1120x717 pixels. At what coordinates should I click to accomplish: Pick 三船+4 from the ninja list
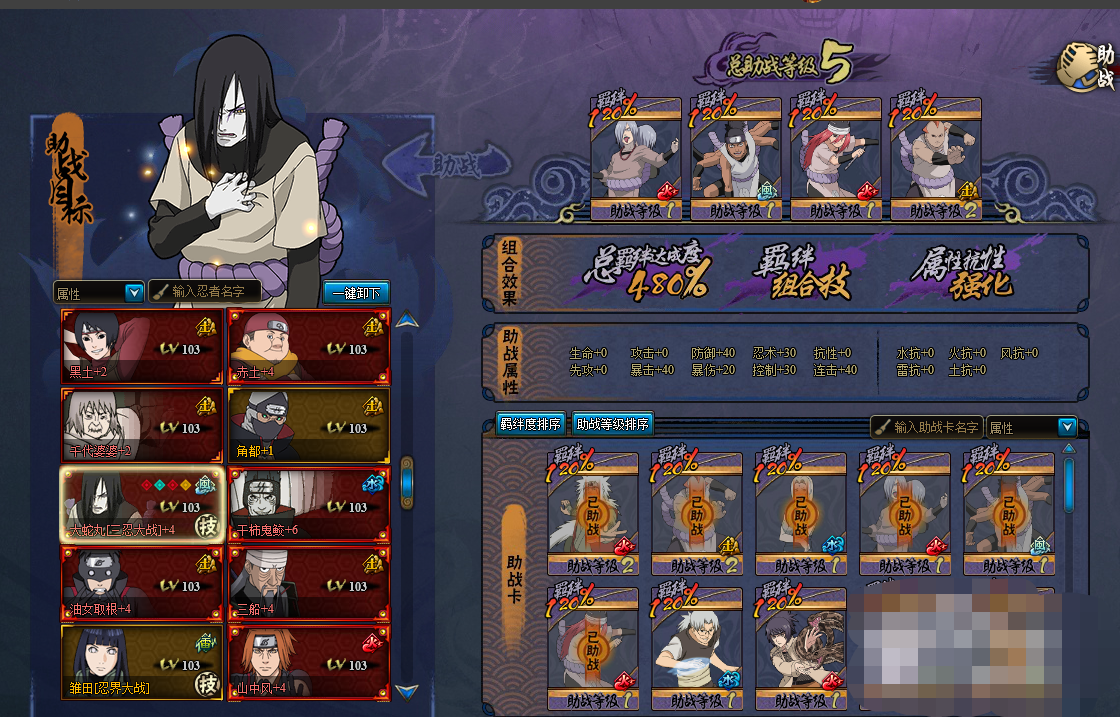(308, 583)
